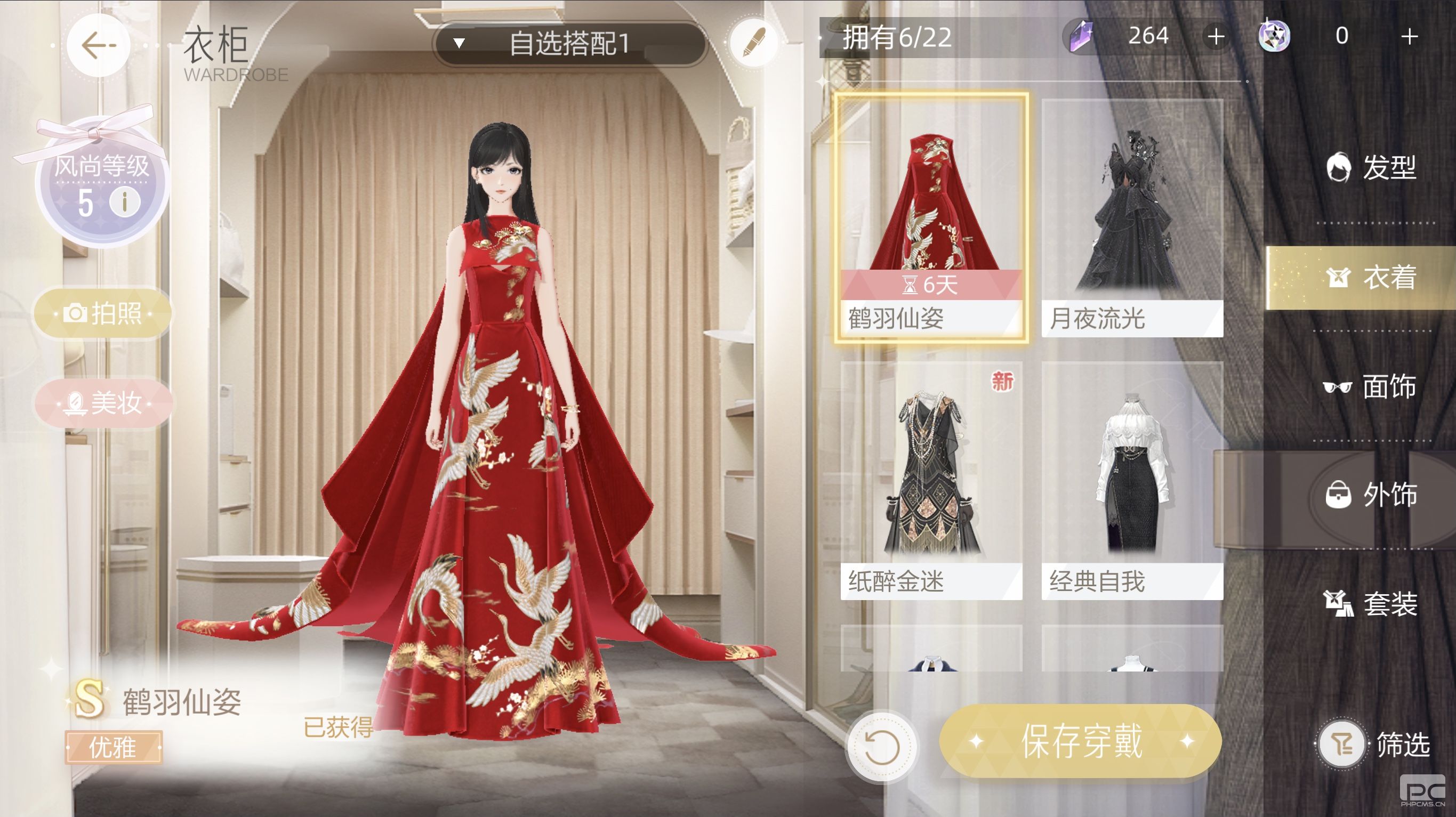Image resolution: width=1456 pixels, height=817 pixels.
Task: Click the back arrow to leave the wardrobe
Action: 99,45
